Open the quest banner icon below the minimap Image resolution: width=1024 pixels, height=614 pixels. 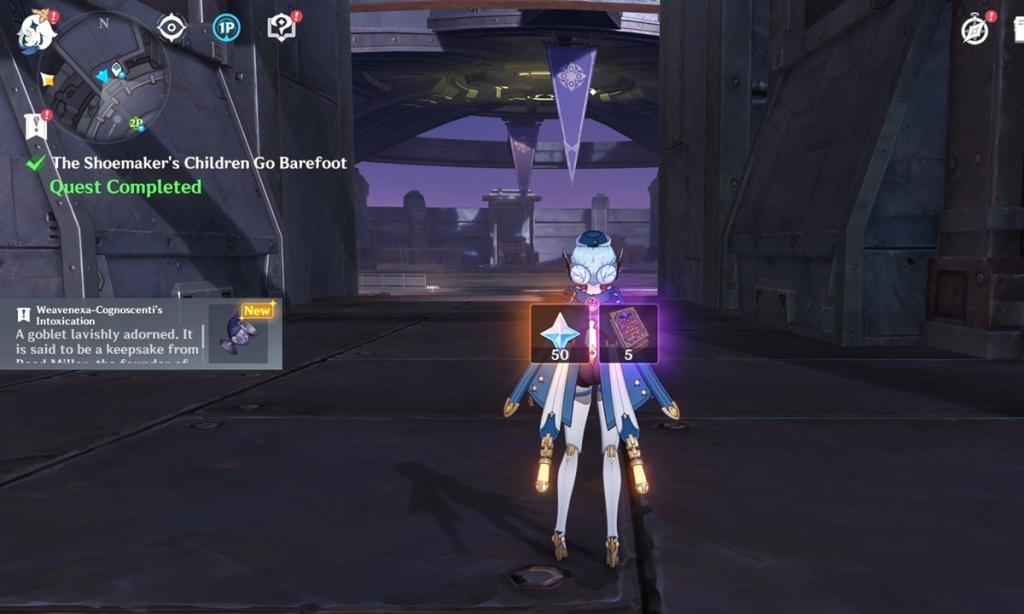[37, 125]
